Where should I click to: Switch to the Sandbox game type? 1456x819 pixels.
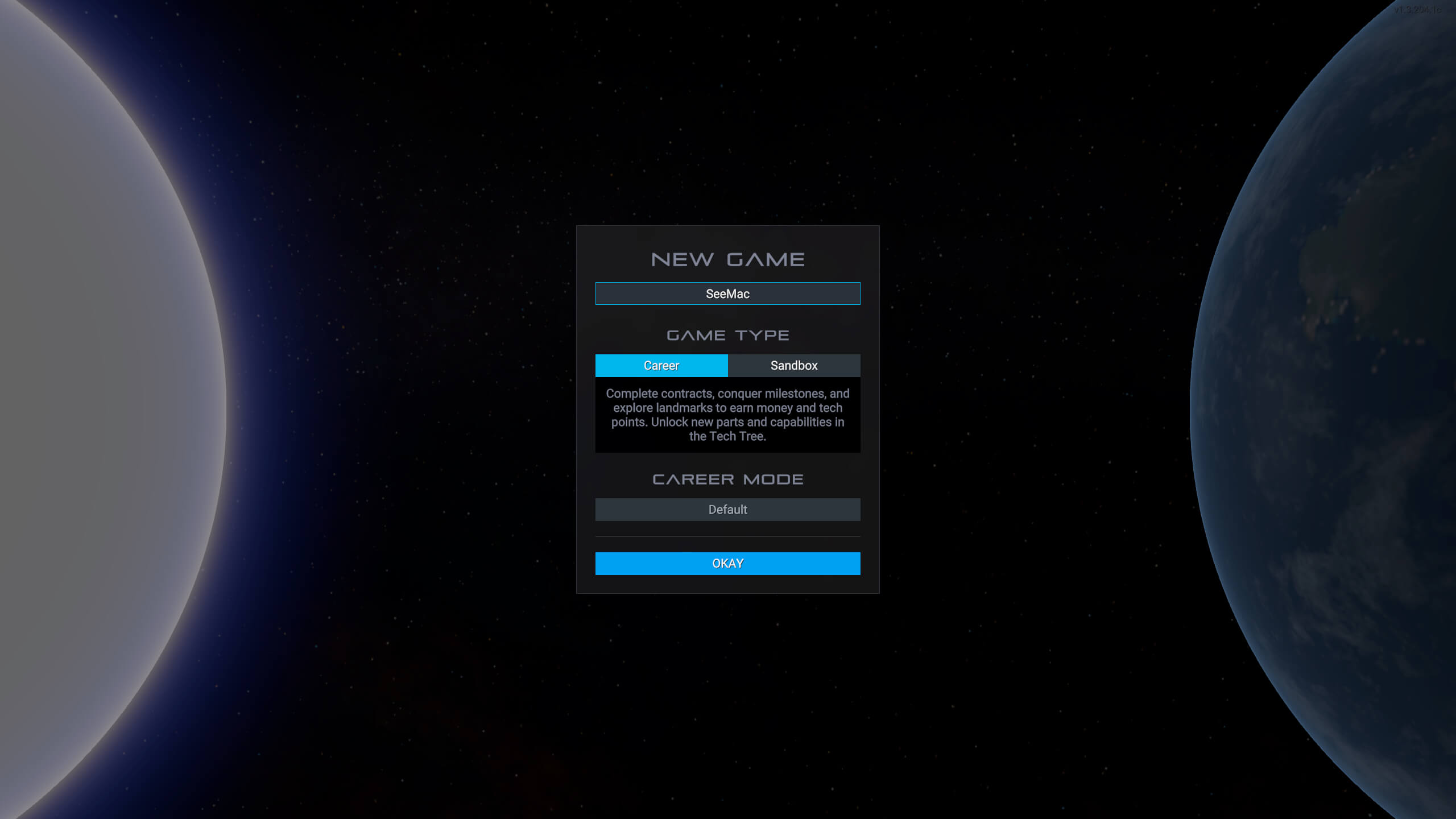coord(793,366)
